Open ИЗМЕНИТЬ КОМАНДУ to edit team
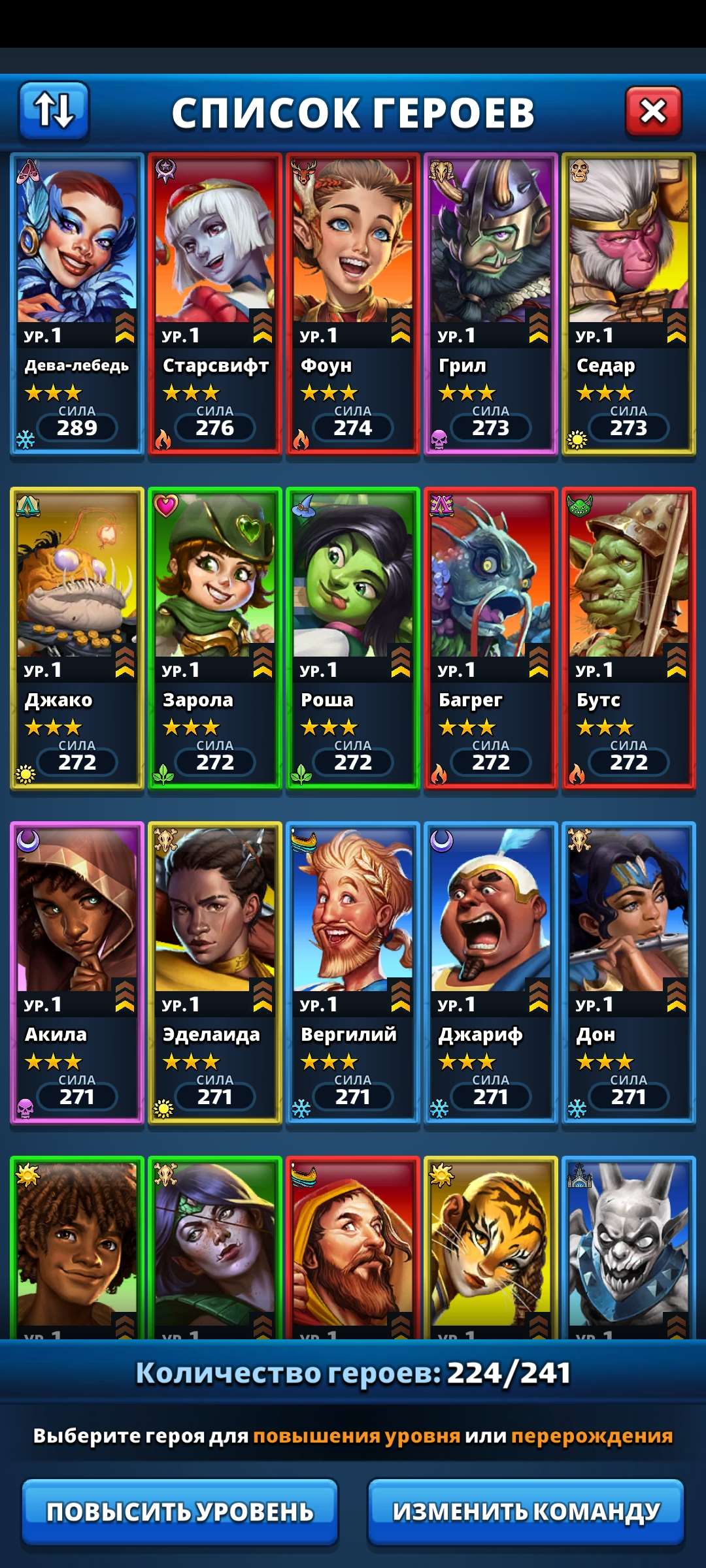706x1568 pixels. pyautogui.click(x=526, y=1511)
